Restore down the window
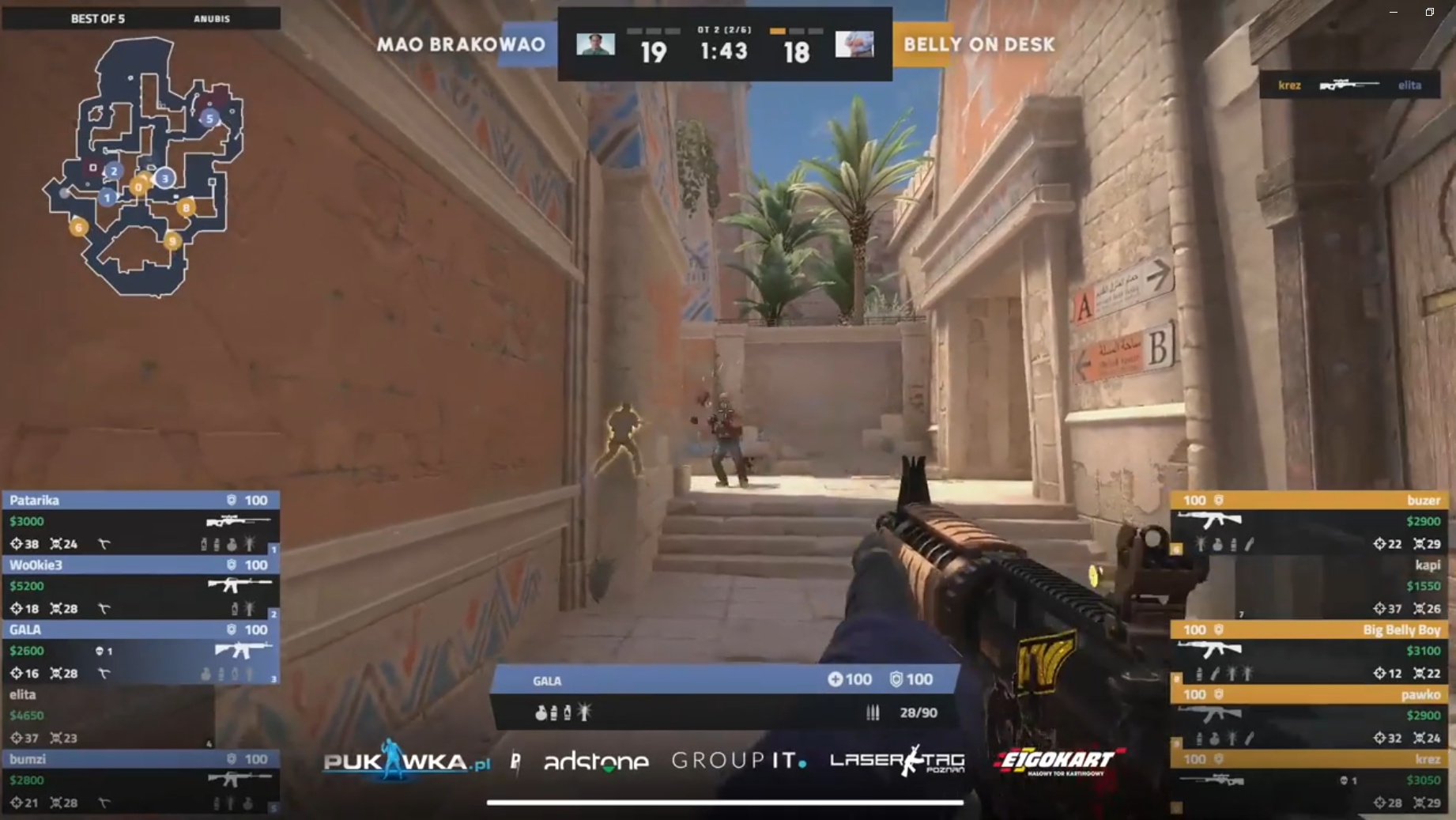The image size is (1456, 820). point(1430,12)
